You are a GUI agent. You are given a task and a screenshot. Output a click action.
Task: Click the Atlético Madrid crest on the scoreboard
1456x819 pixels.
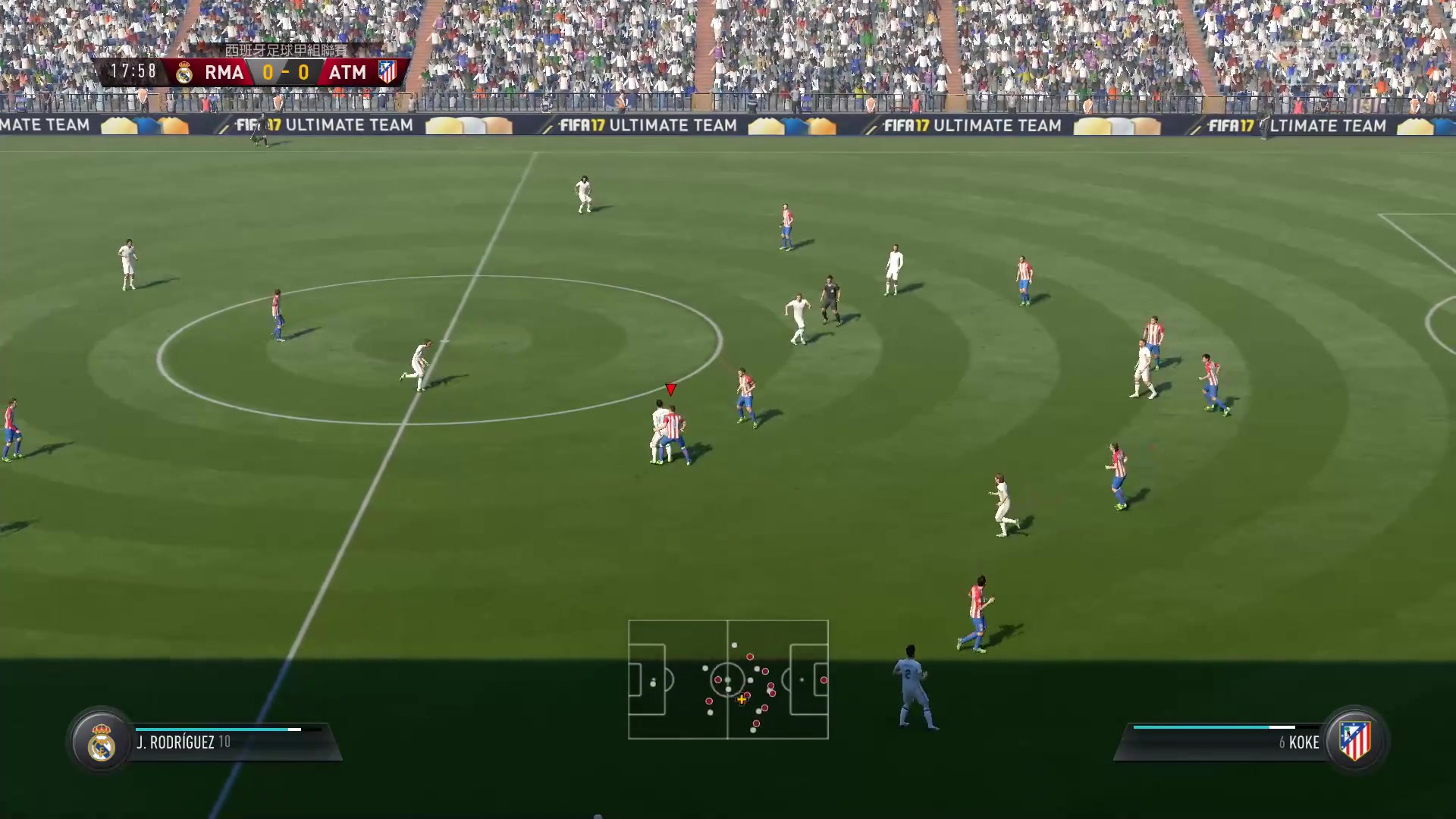tap(387, 72)
